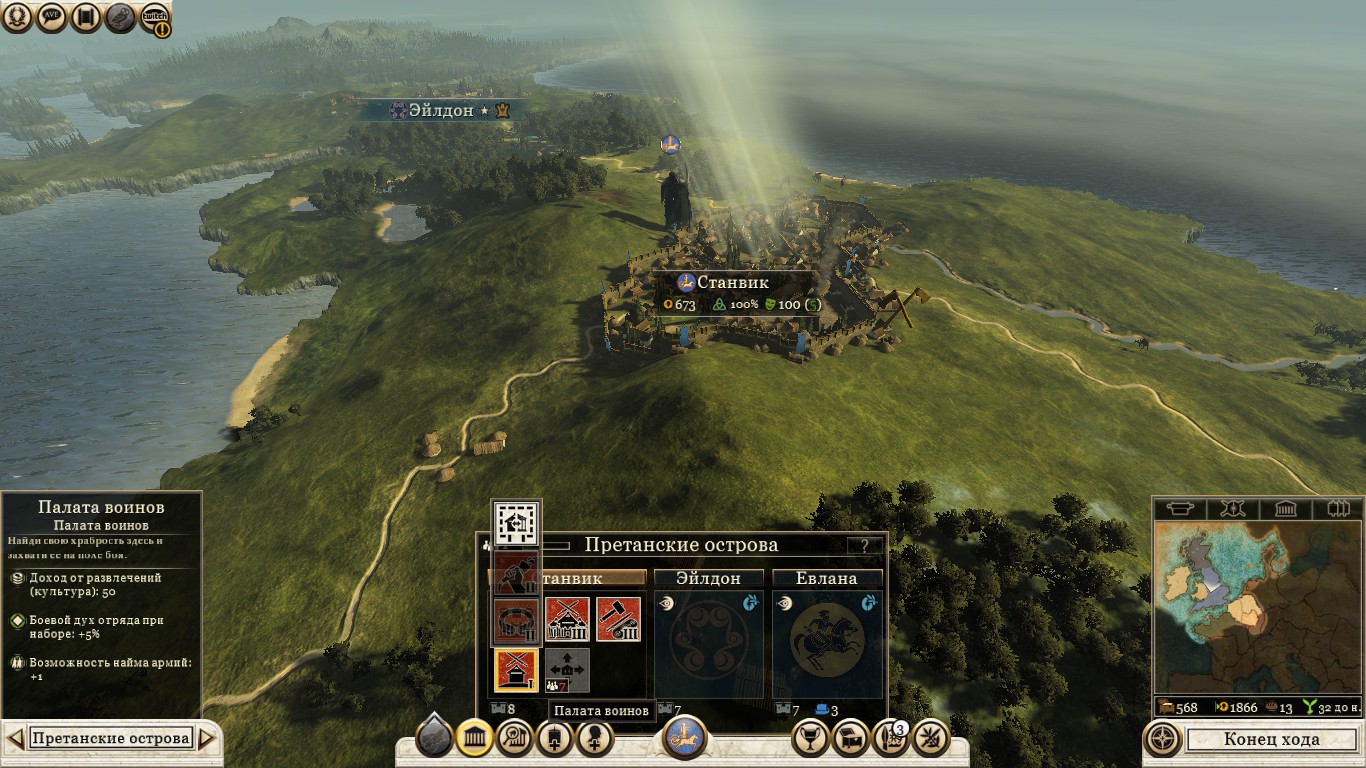
Task: Open the Twitch streaming button
Action: [x=155, y=17]
